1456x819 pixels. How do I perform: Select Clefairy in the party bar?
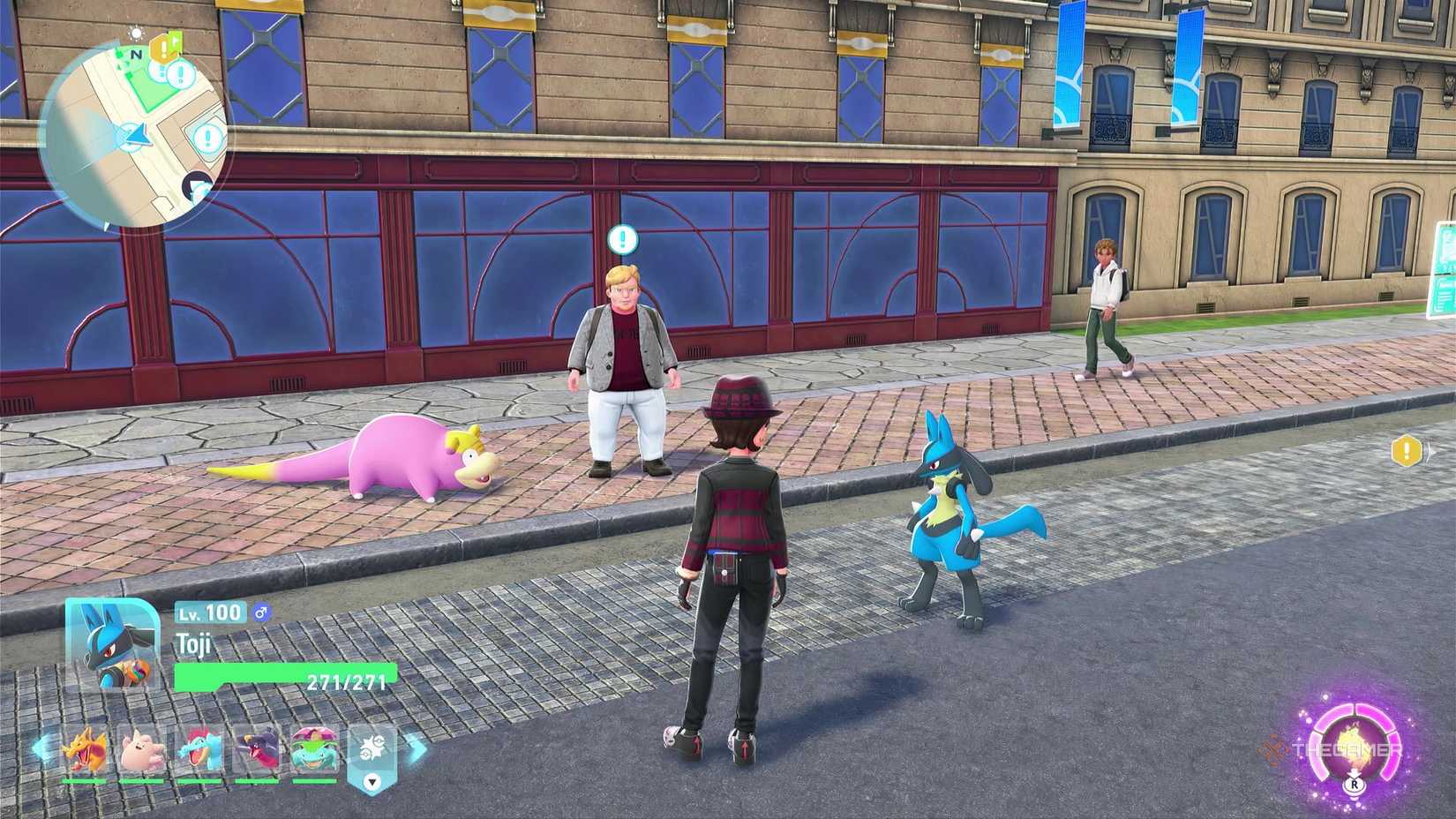[x=141, y=748]
